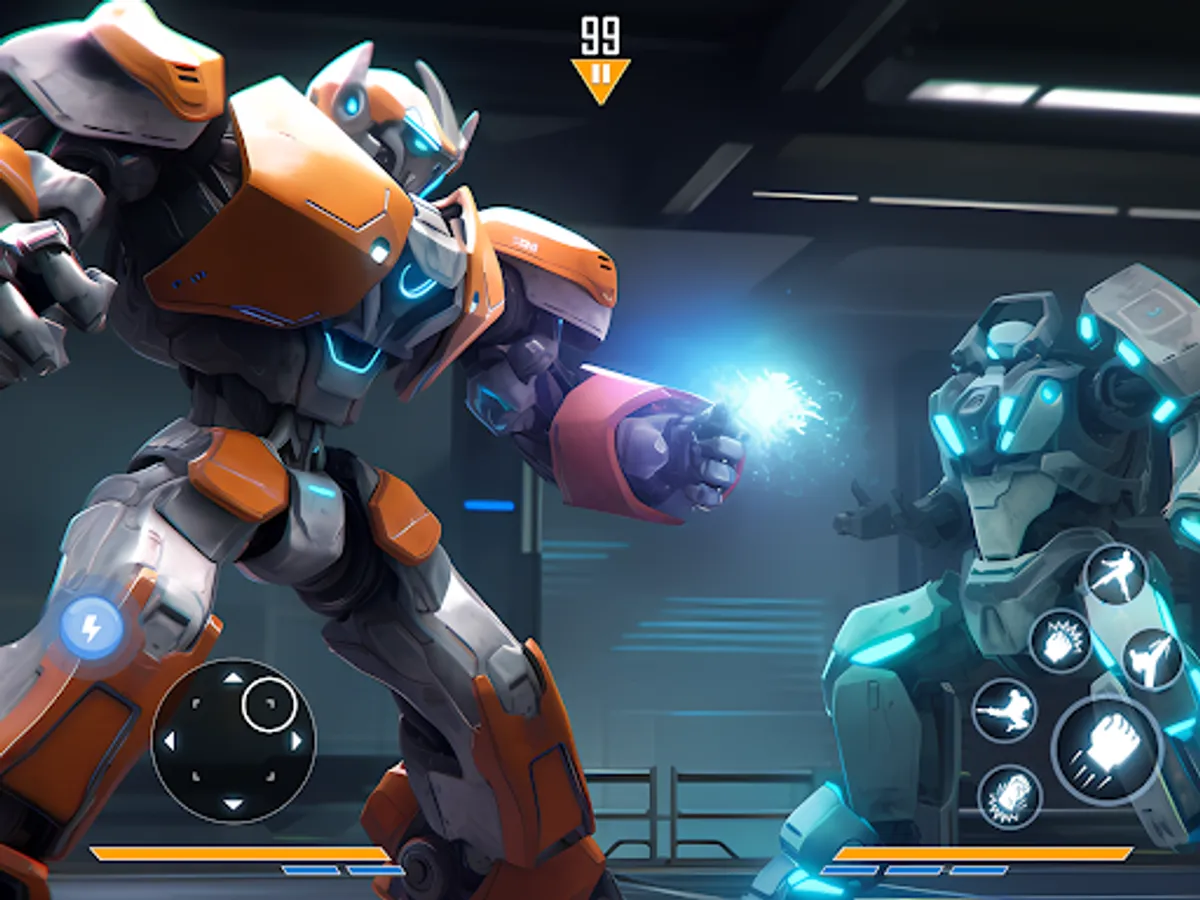This screenshot has height=900, width=1200.
Task: Tap the joystick's up arrow
Action: tap(232, 678)
